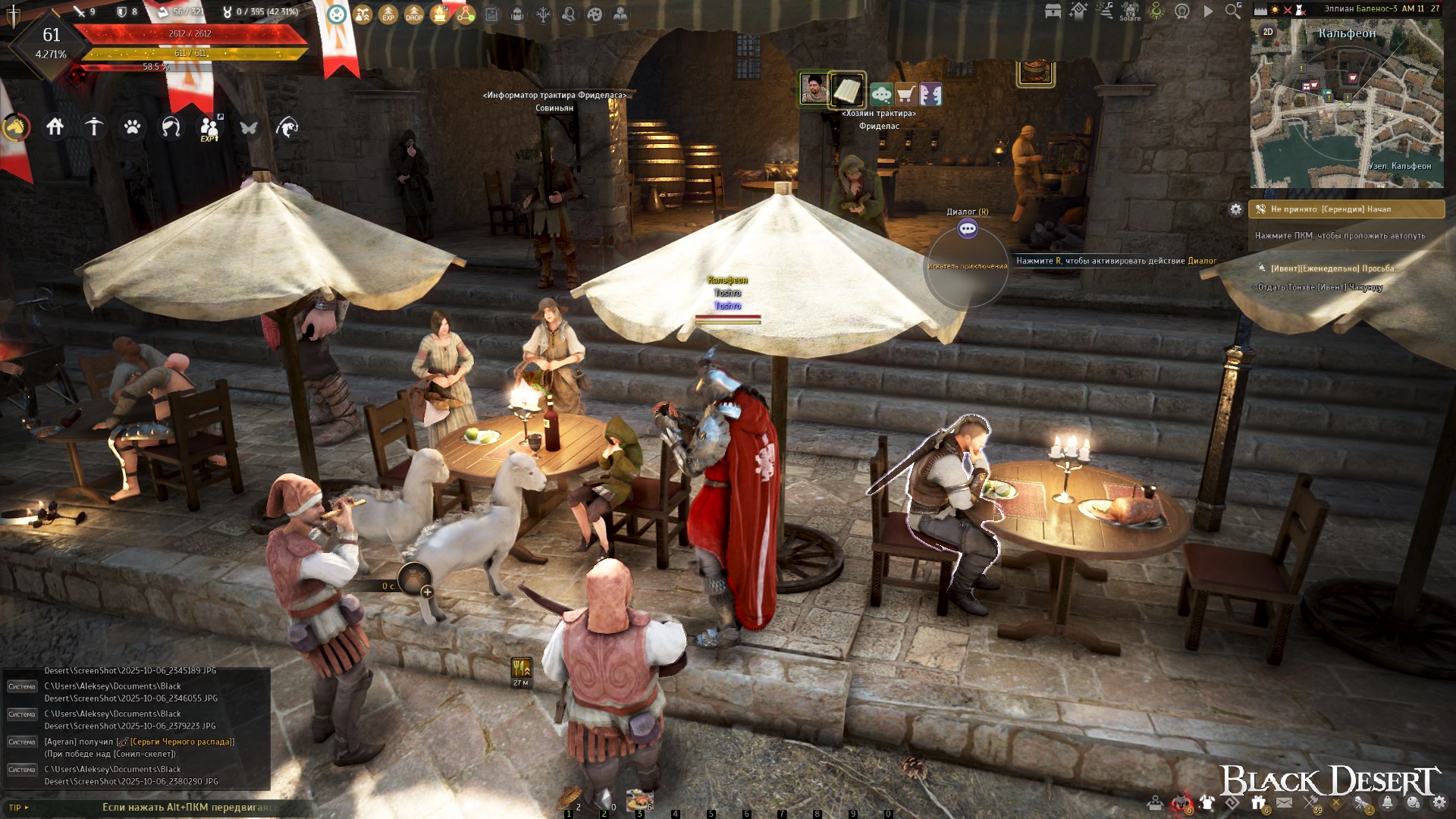Image resolution: width=1456 pixels, height=819 pixels.
Task: Select the Serendia quest tracker entry
Action: tap(1346, 209)
